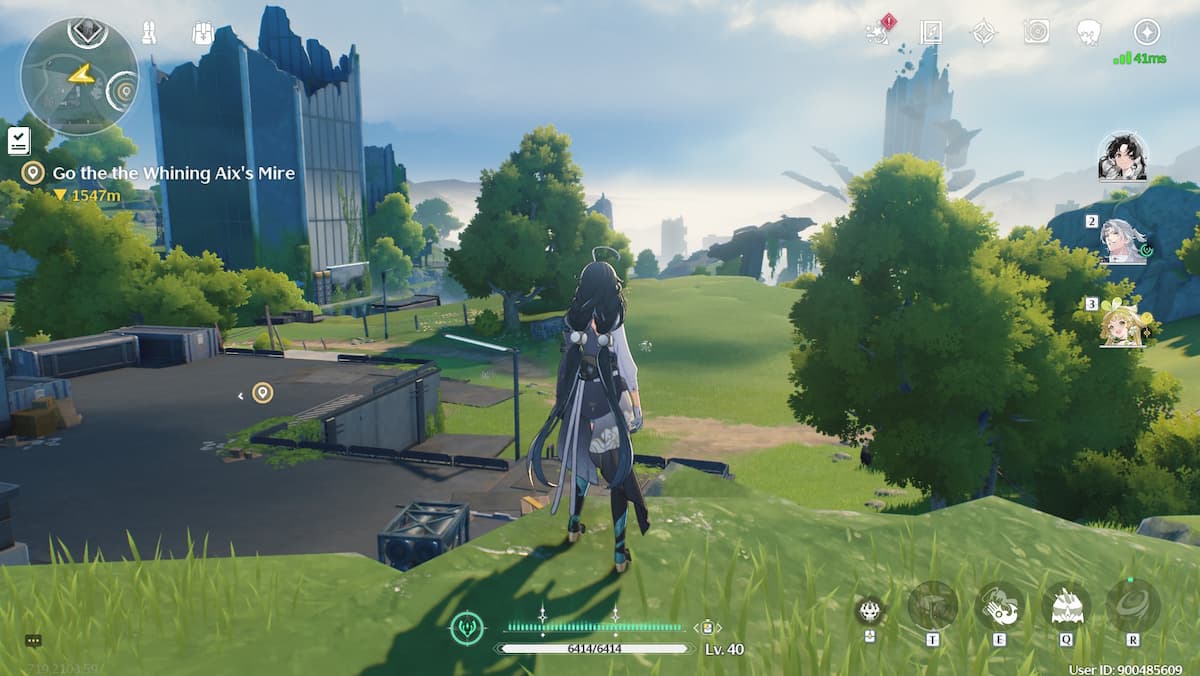The height and width of the screenshot is (676, 1200).
Task: Switch to the silver-haired second party member
Action: click(x=1123, y=241)
